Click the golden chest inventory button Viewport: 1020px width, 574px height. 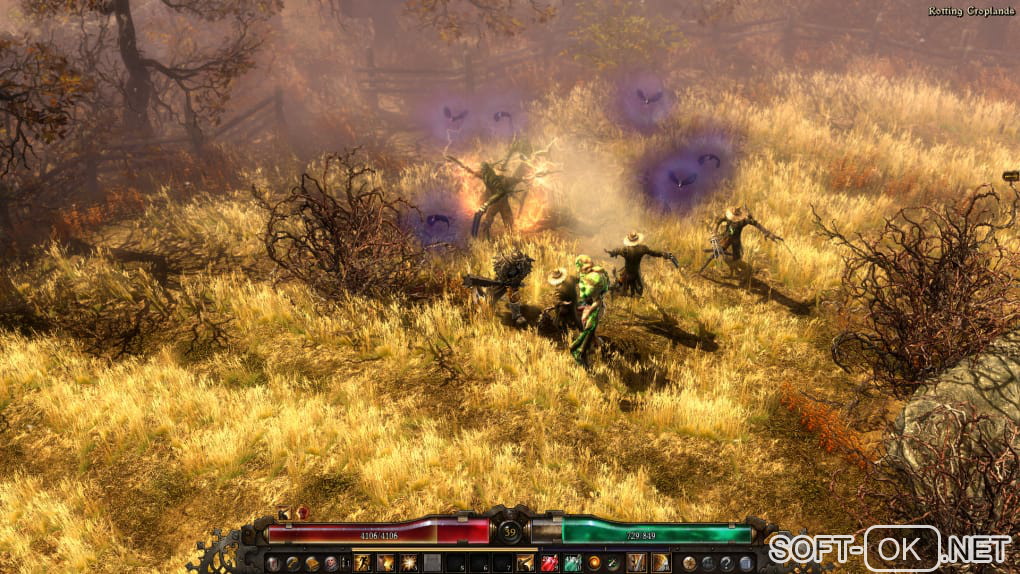[x=311, y=563]
